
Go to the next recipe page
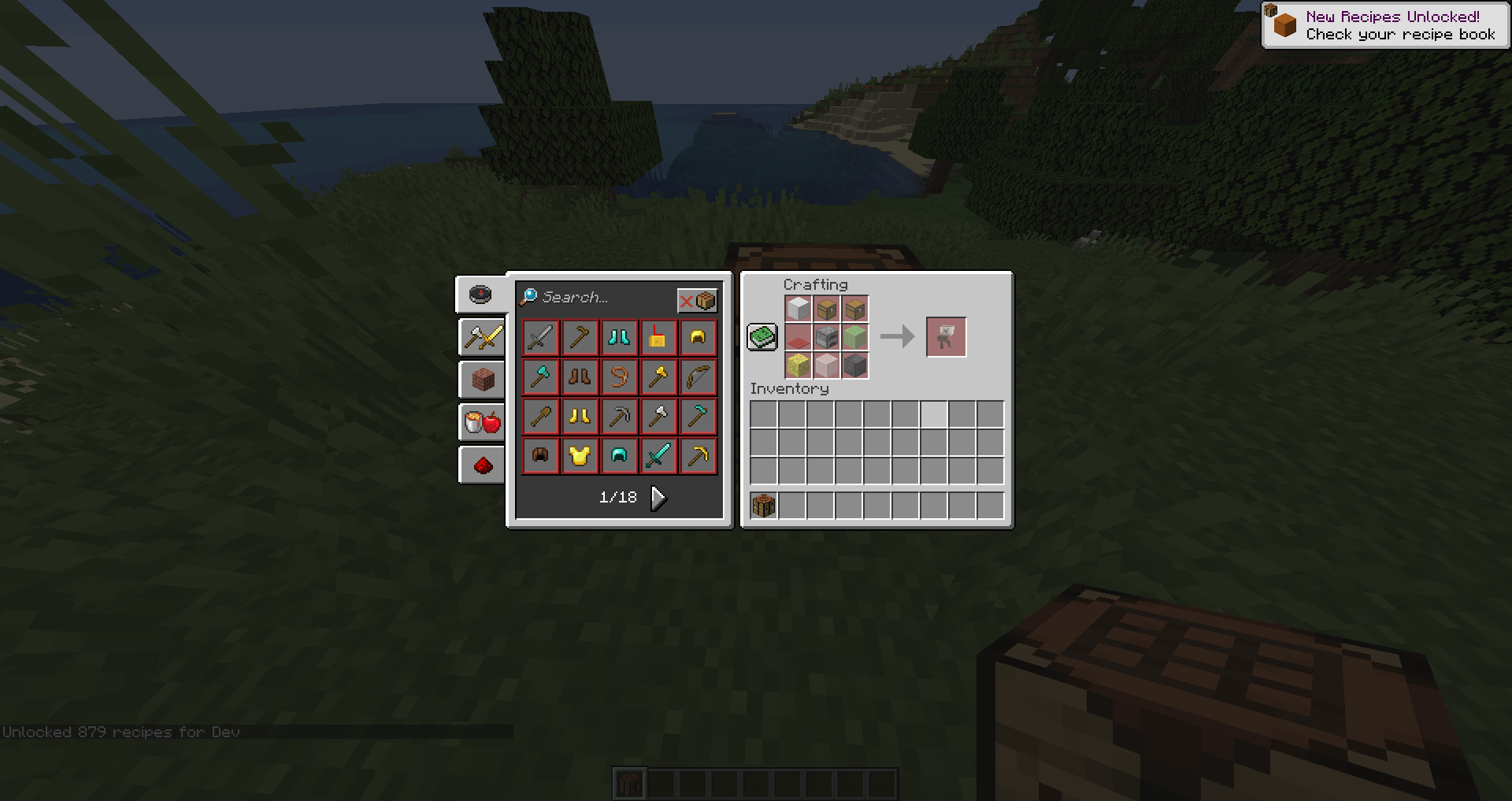click(x=658, y=497)
